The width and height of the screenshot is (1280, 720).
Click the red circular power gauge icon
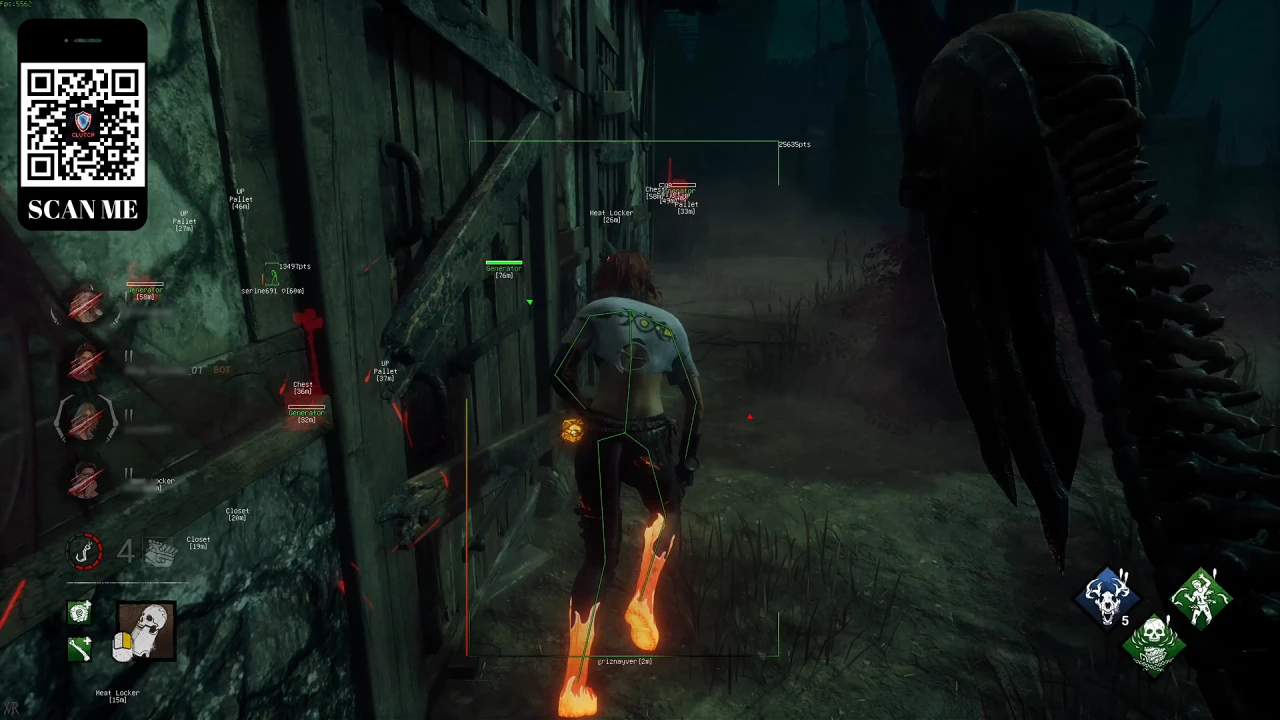point(85,551)
